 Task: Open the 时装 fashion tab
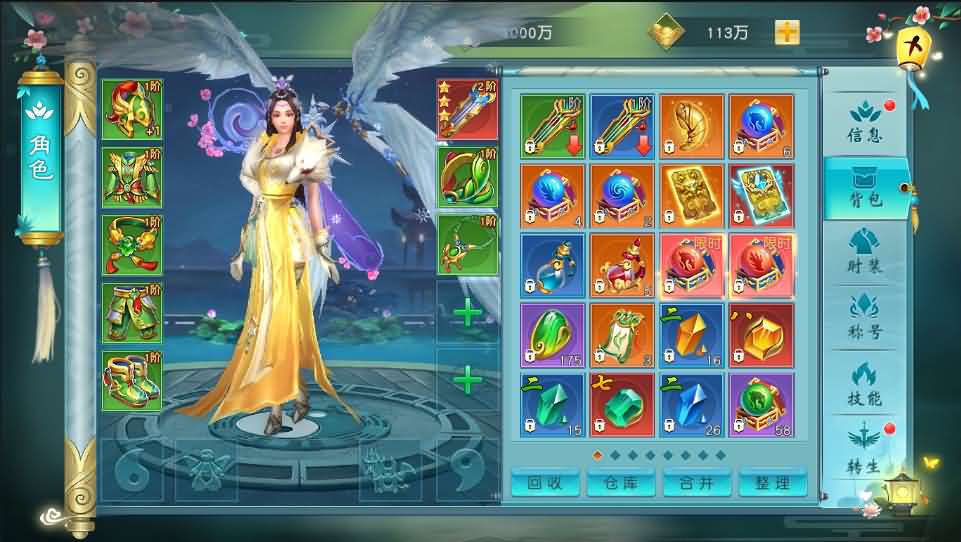(864, 252)
